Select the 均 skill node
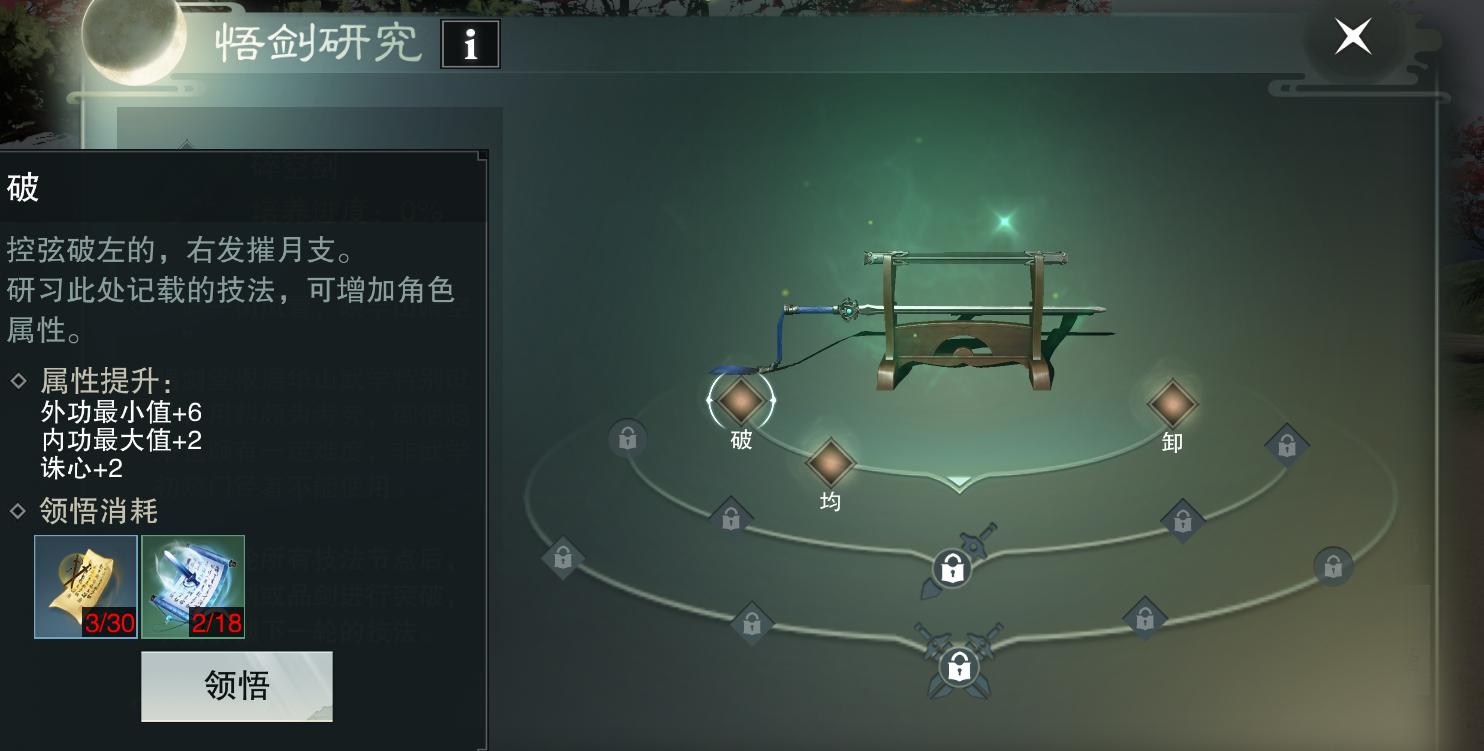This screenshot has width=1484, height=751. click(830, 468)
